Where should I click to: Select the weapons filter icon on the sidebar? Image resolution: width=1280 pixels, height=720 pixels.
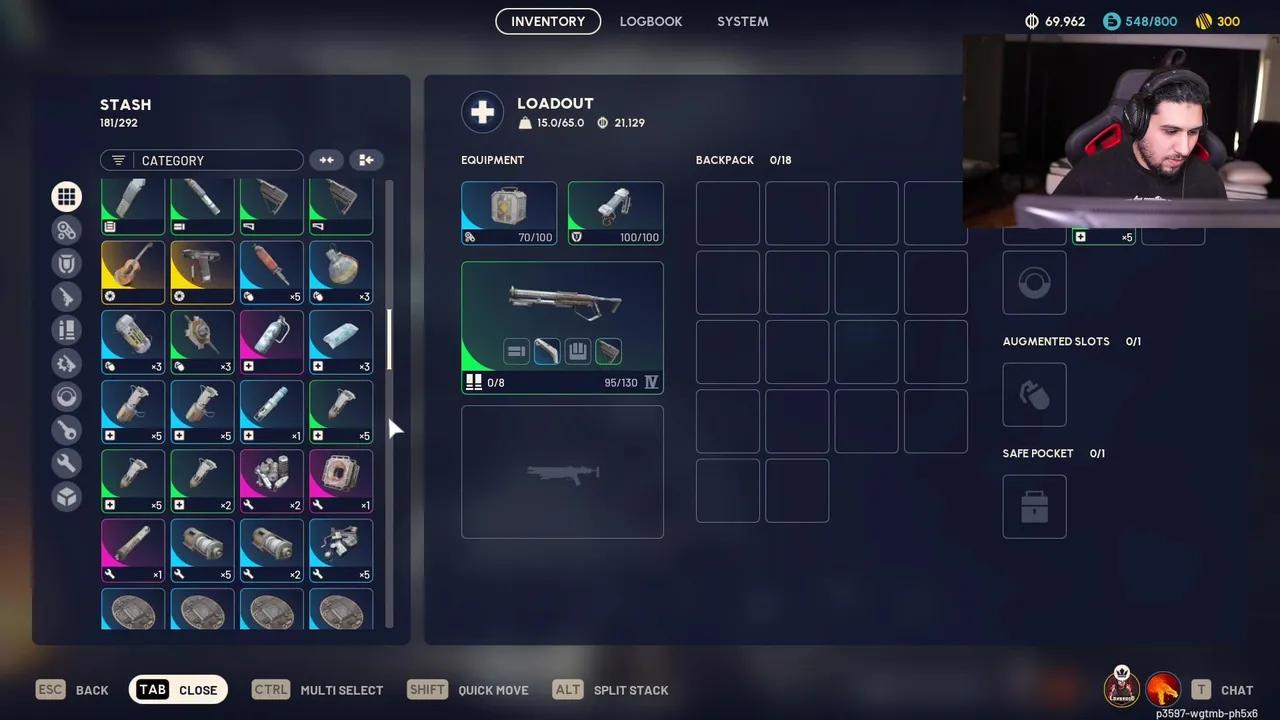coord(66,296)
